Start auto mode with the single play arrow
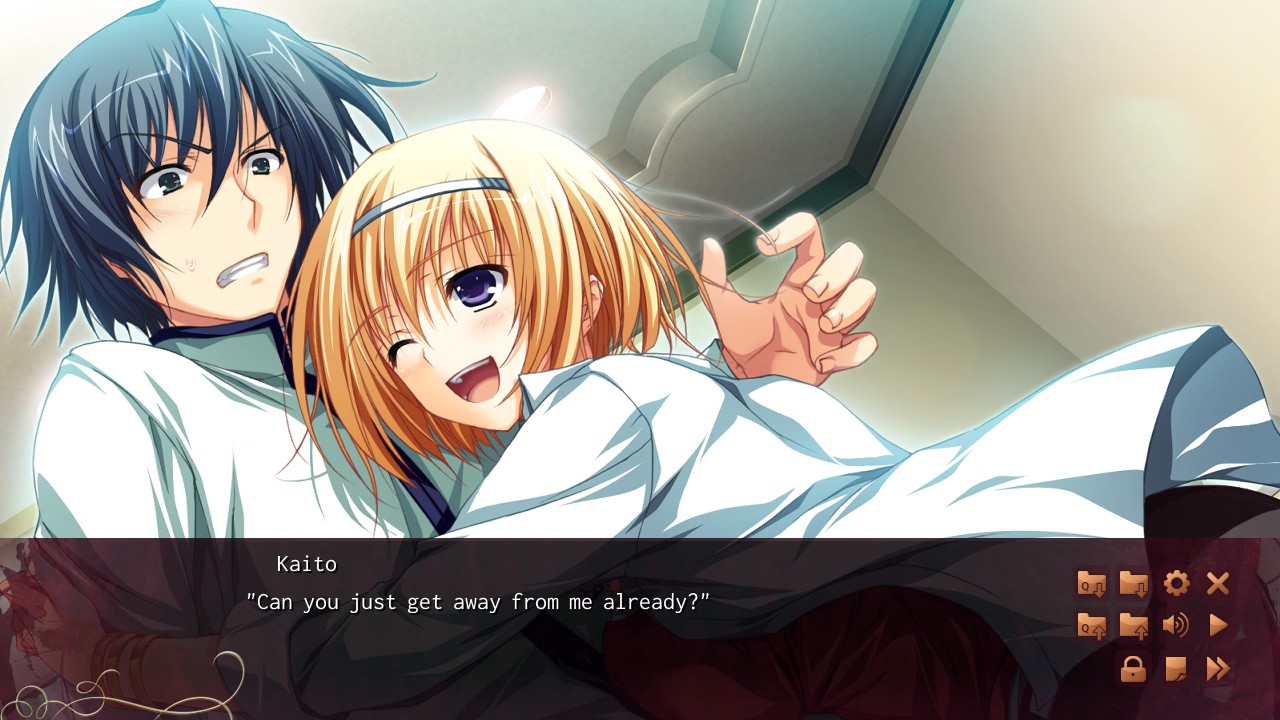The width and height of the screenshot is (1280, 720). [1218, 626]
